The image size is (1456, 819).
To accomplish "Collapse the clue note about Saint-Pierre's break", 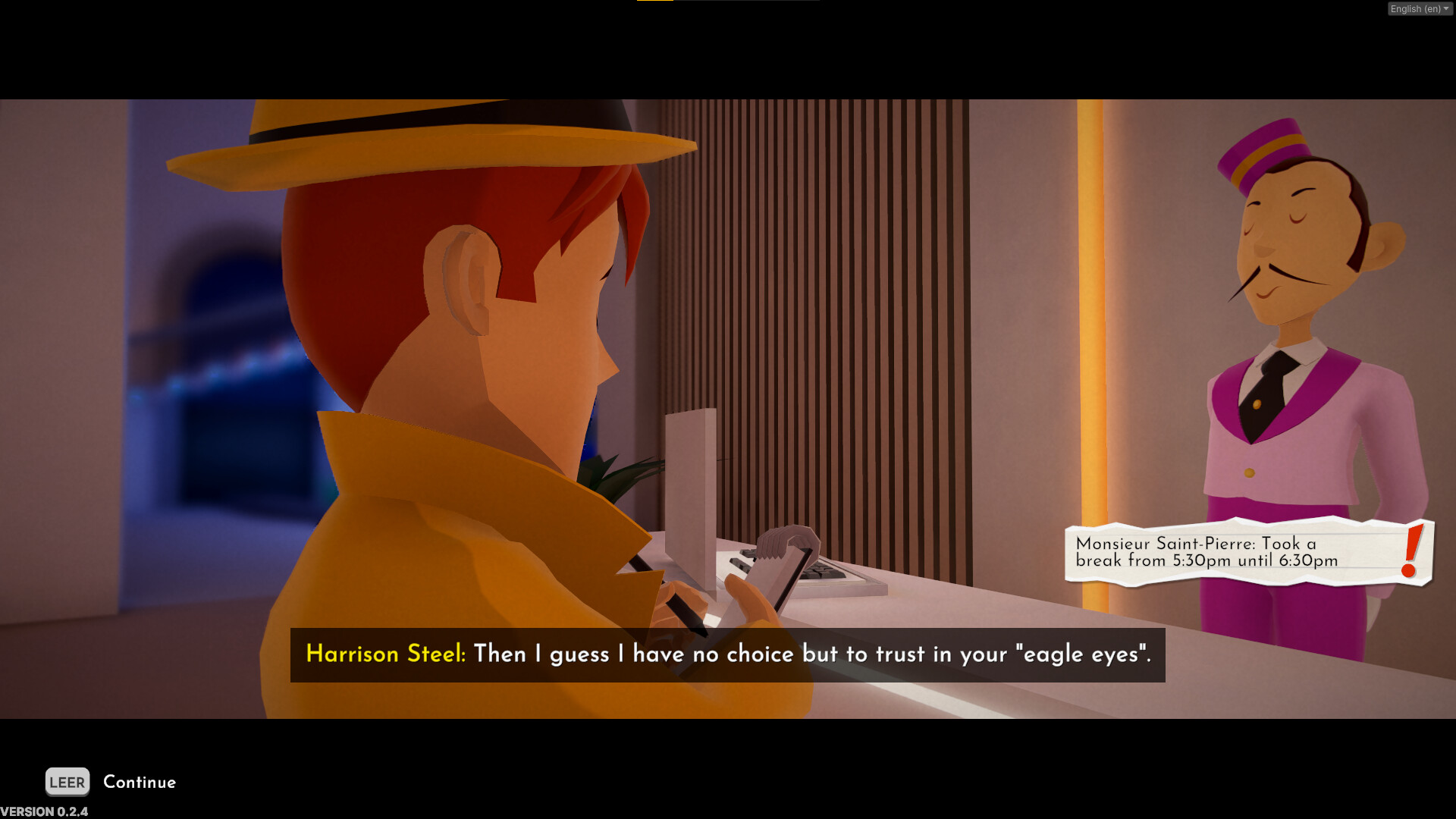I will point(1244,552).
